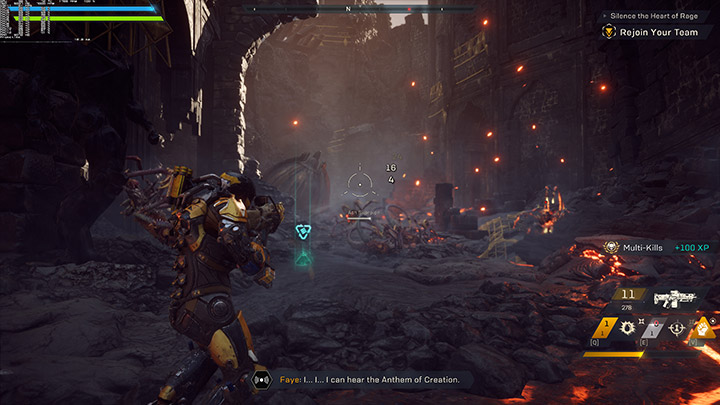Screen dimensions: 720x405
Task: Trigger the fist ultimate ability
Action: (x=704, y=326)
